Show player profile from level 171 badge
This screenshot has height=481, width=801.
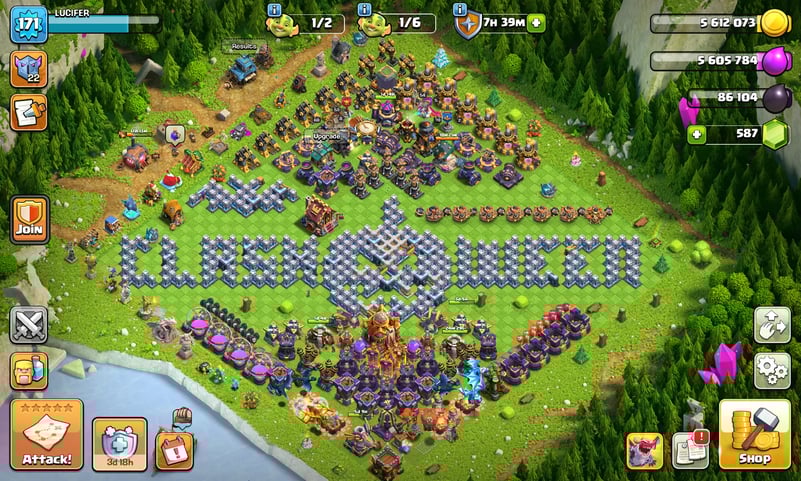tap(28, 24)
